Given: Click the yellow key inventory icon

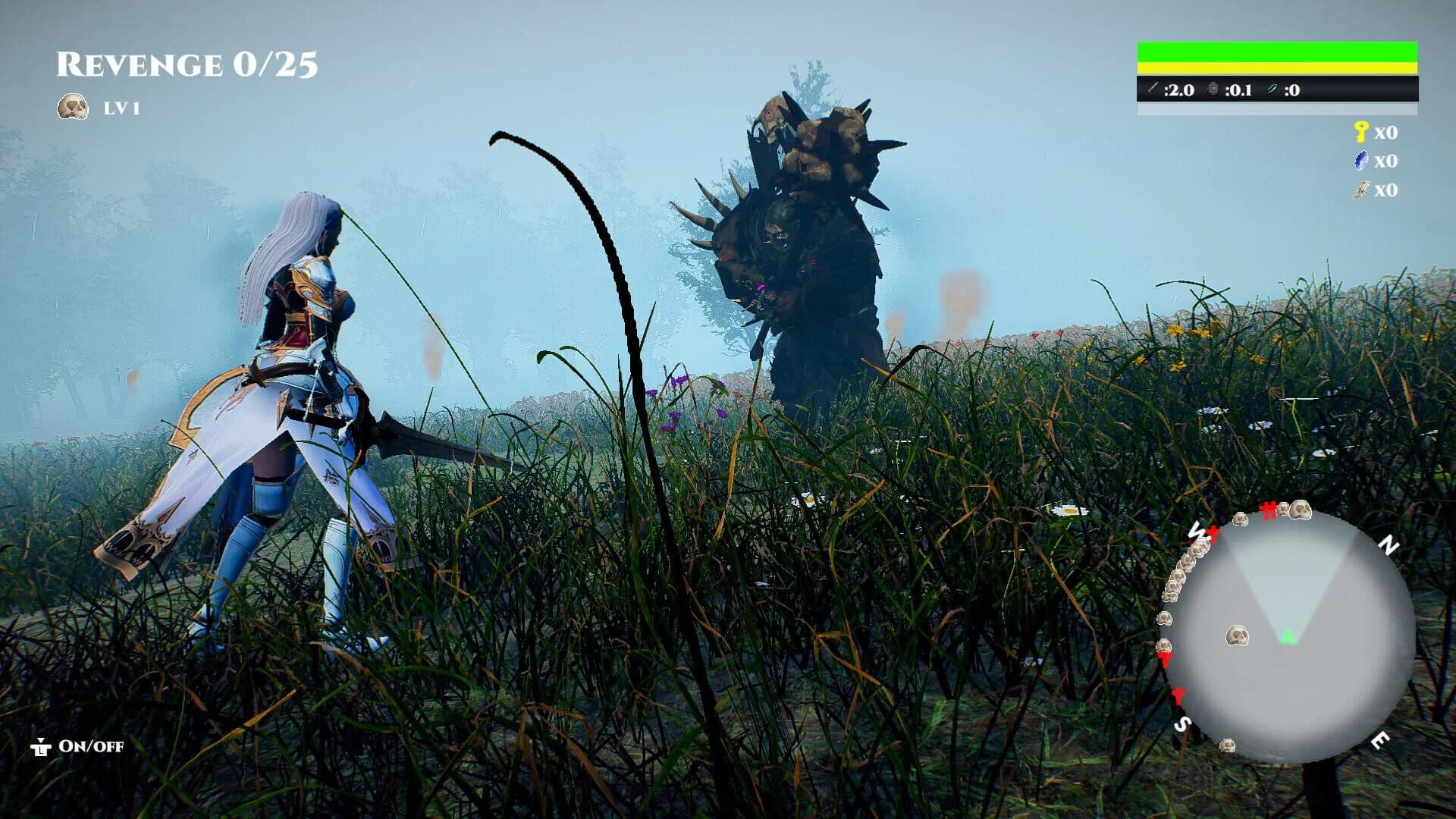Looking at the screenshot, I should pyautogui.click(x=1361, y=132).
